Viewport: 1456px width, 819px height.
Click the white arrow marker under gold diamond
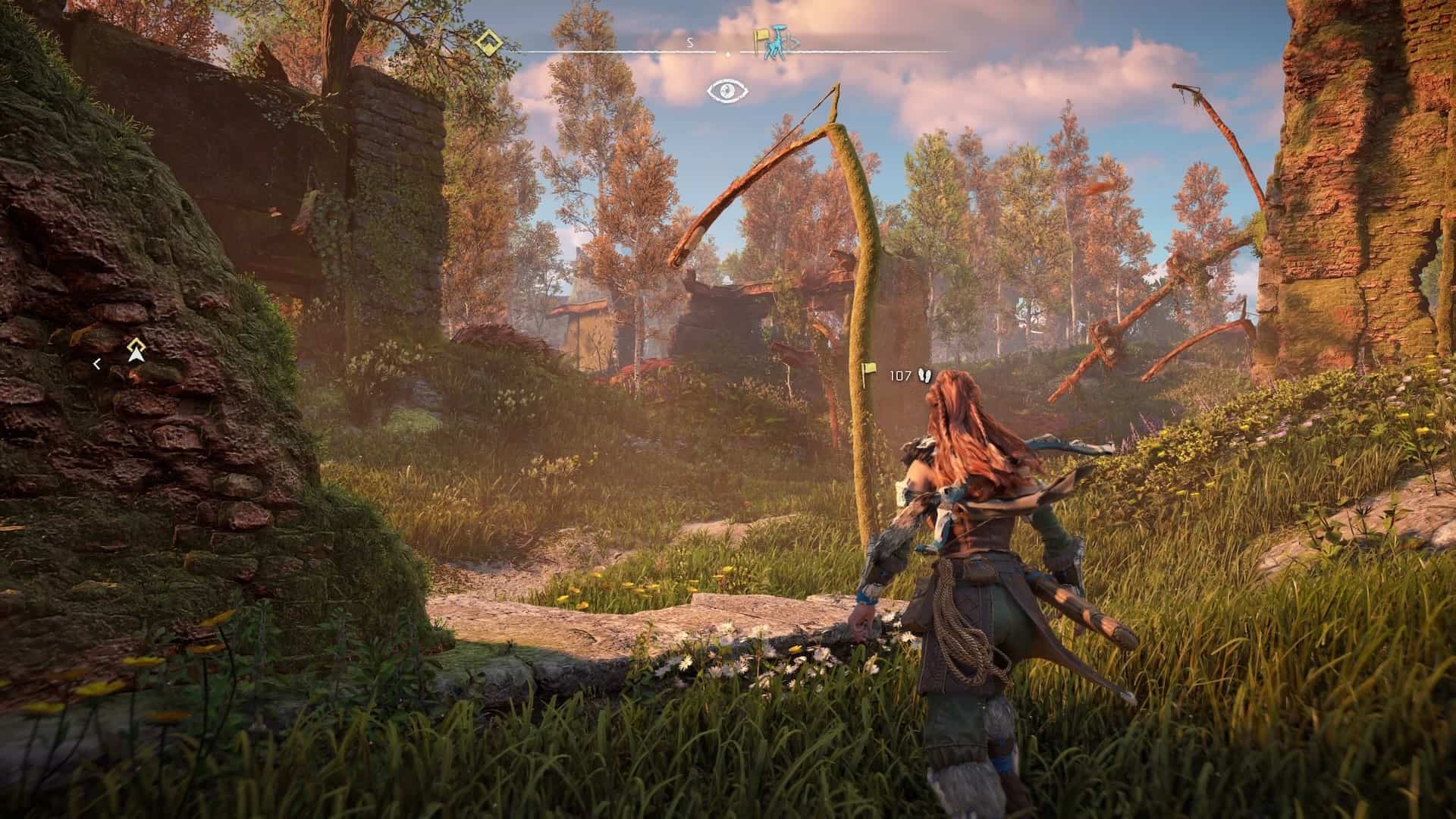coord(136,351)
